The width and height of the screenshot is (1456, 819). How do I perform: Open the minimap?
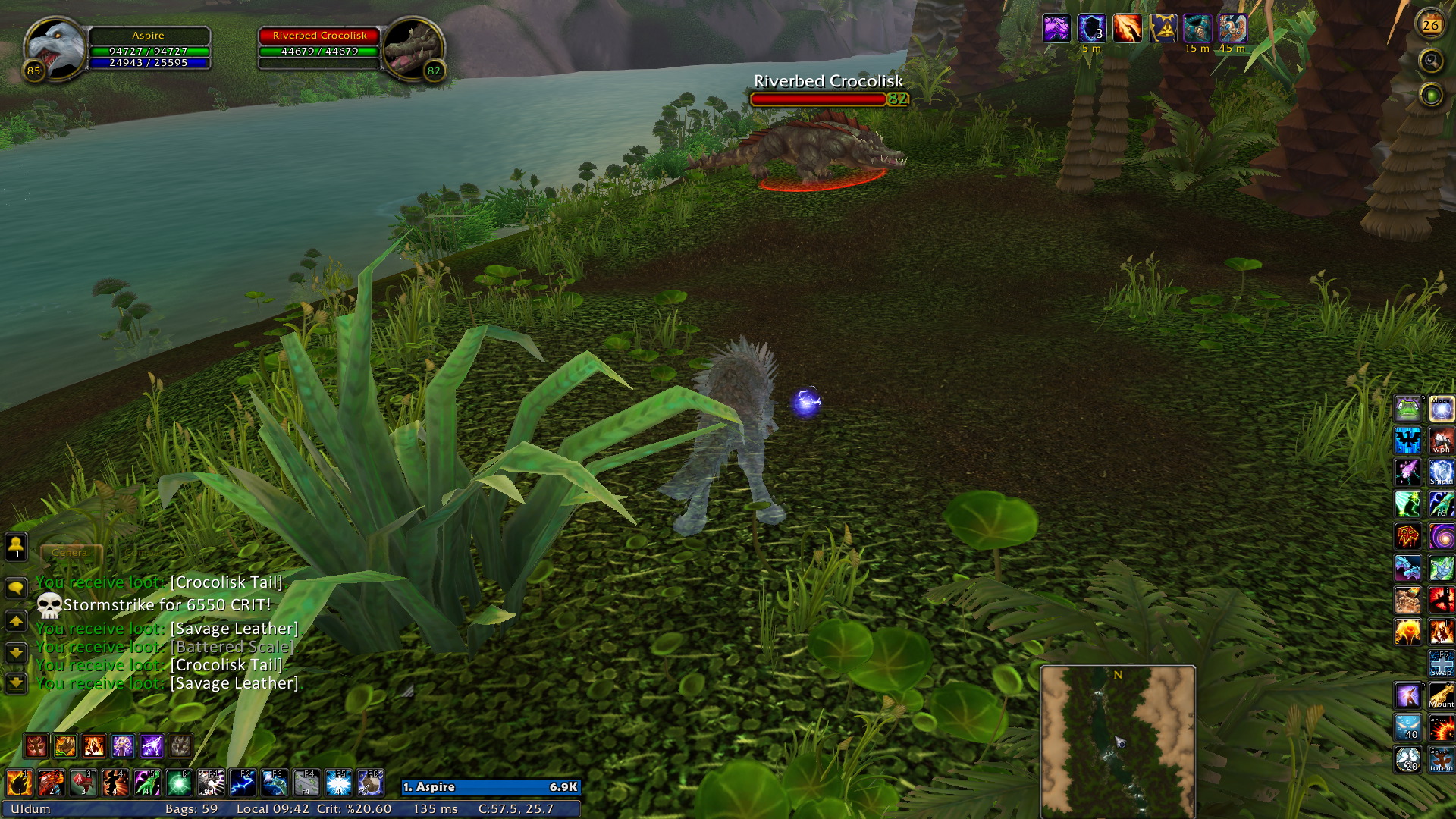pyautogui.click(x=1118, y=741)
